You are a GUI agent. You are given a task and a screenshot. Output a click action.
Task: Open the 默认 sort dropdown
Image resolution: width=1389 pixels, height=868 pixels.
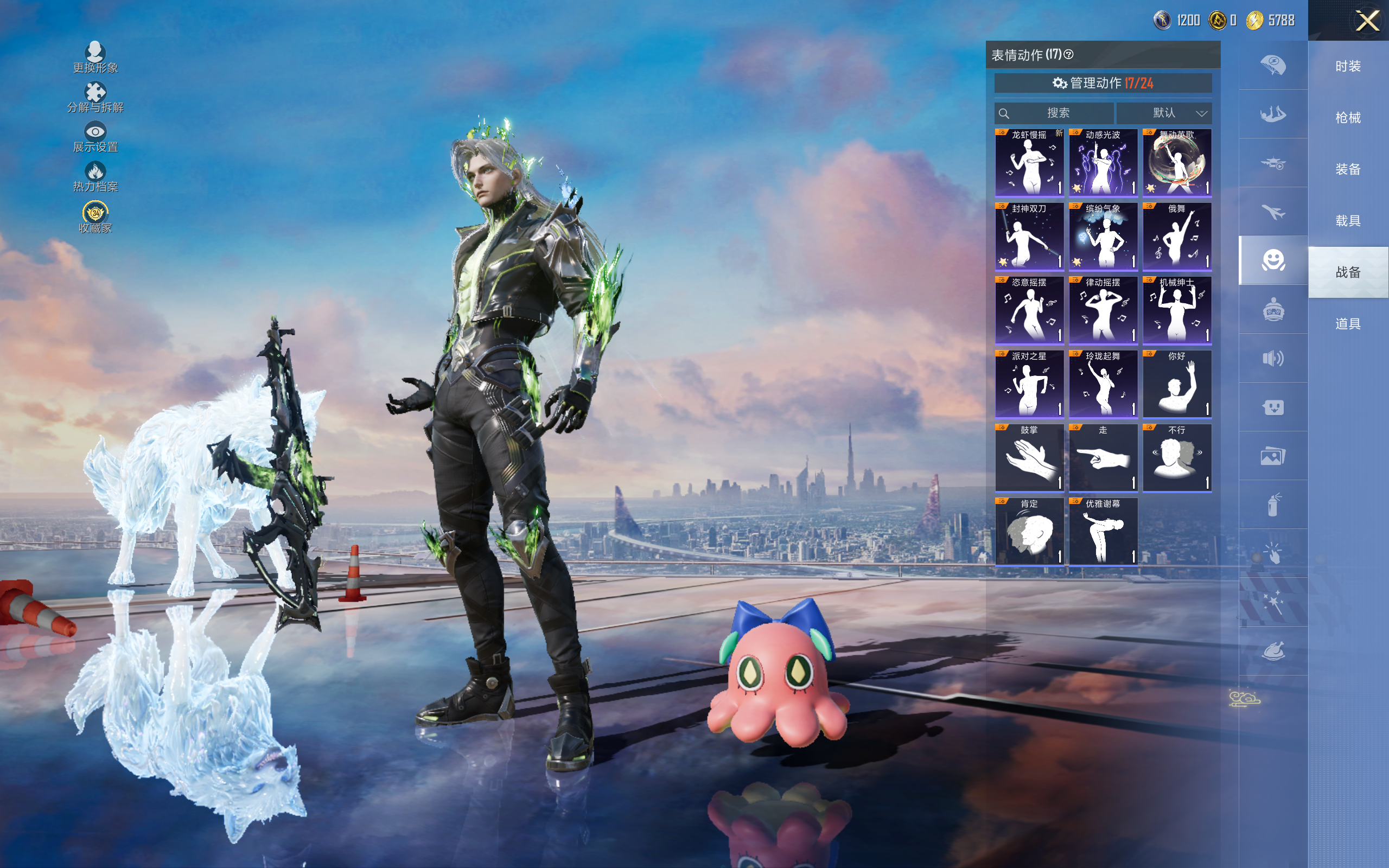coord(1164,113)
